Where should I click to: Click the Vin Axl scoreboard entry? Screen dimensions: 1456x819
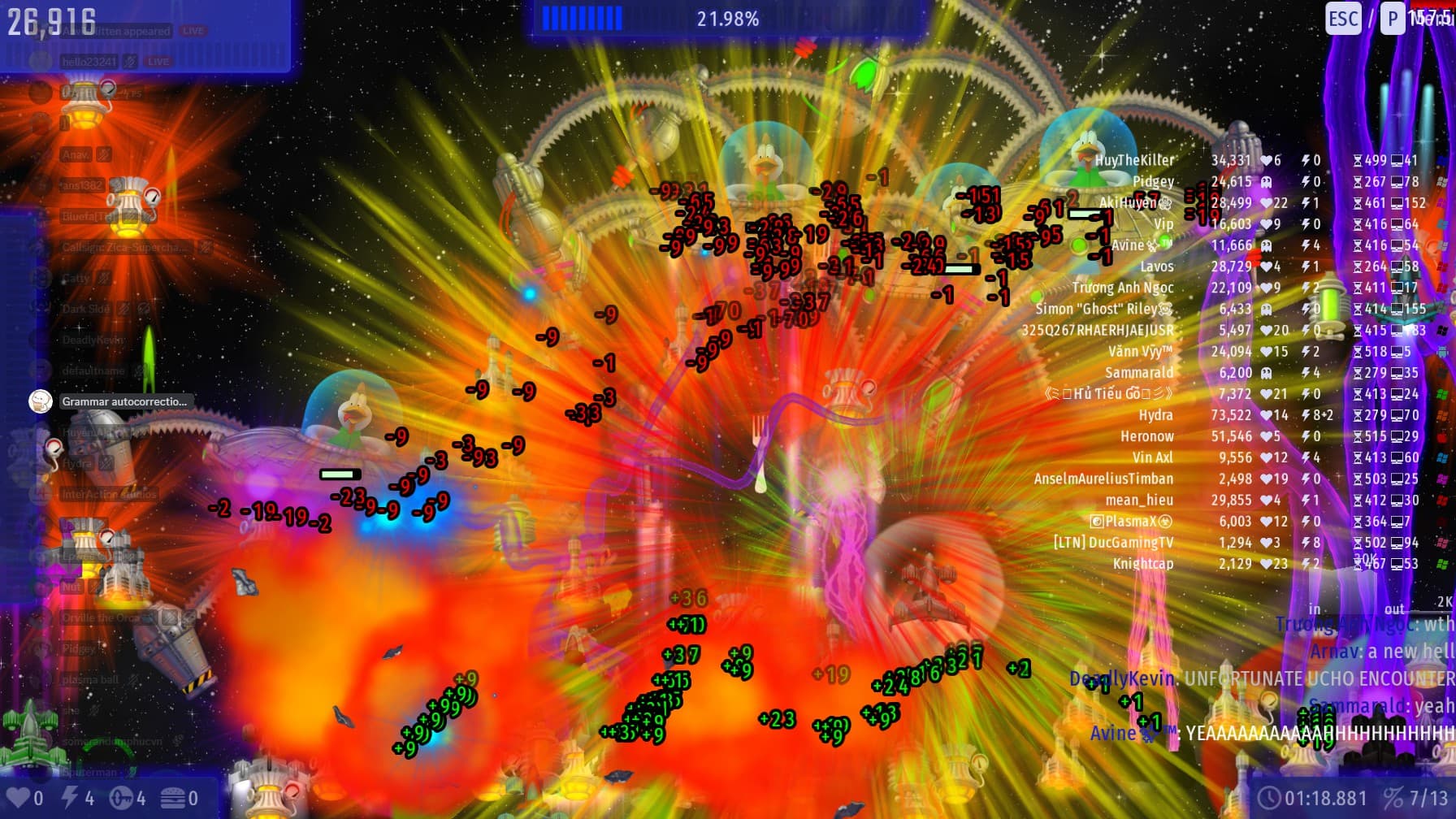[x=1152, y=457]
